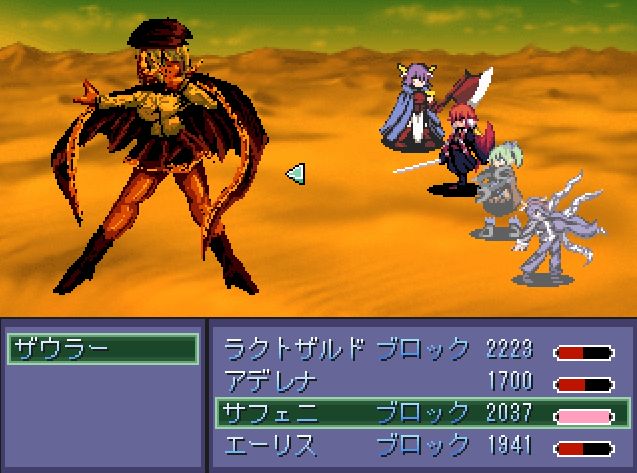
Task: Select アデレナ in the party list
Action: pyautogui.click(x=271, y=380)
